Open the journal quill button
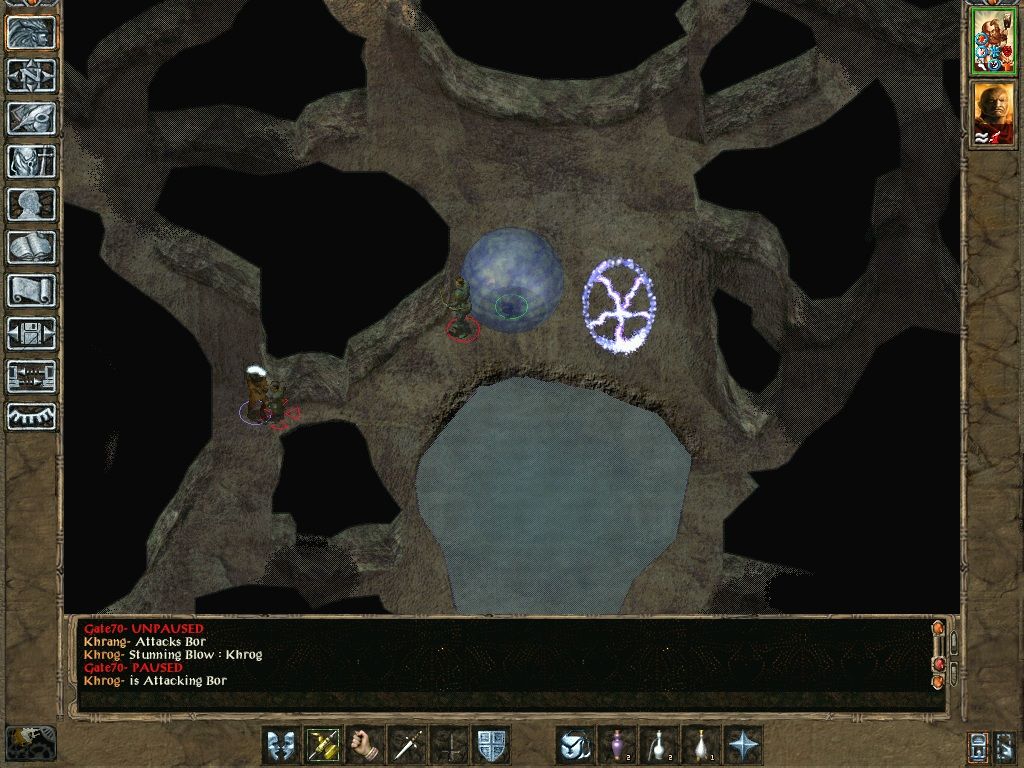1024x768 pixels. [32, 118]
